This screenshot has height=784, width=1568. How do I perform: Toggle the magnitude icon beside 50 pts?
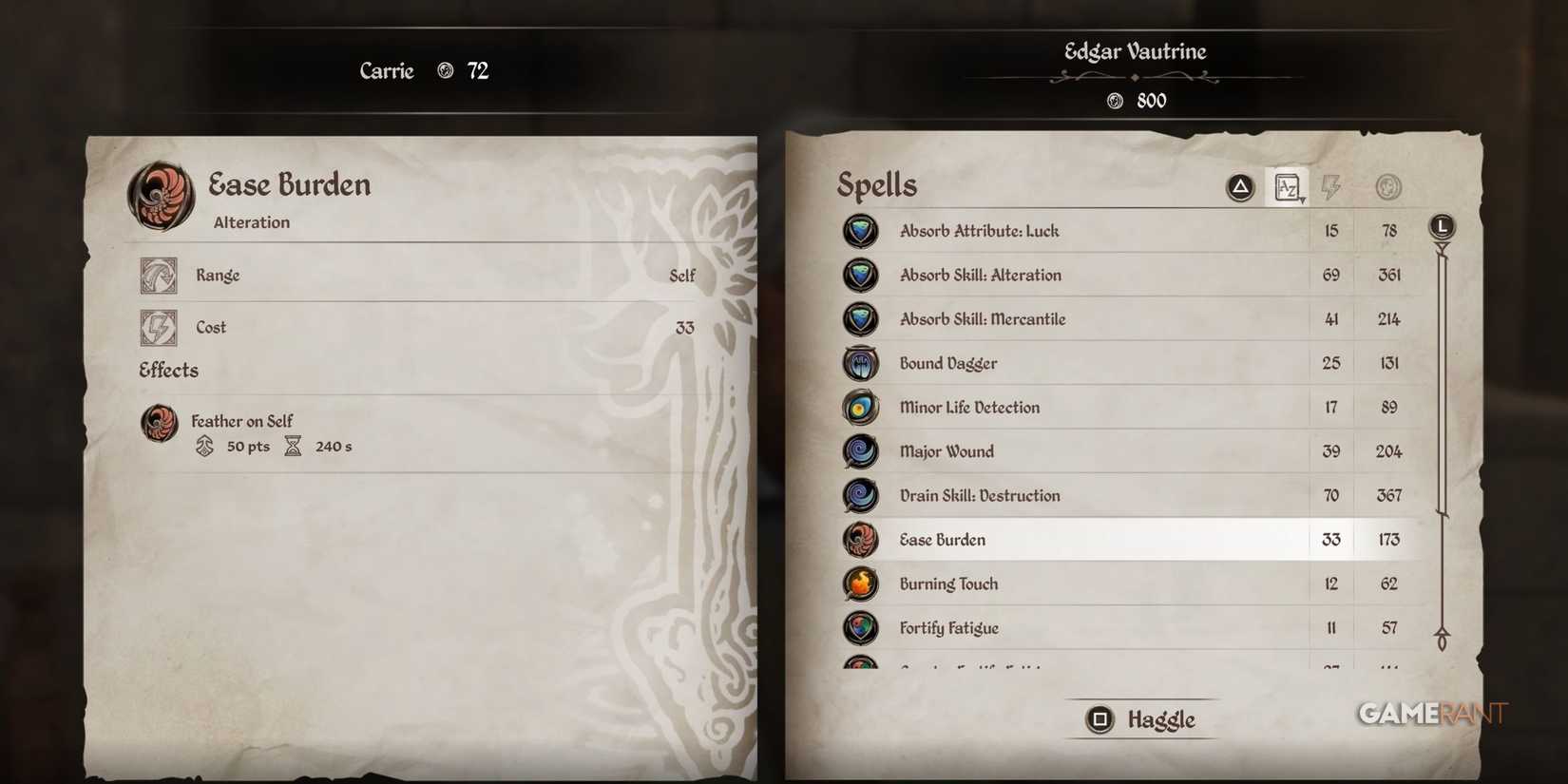[204, 446]
